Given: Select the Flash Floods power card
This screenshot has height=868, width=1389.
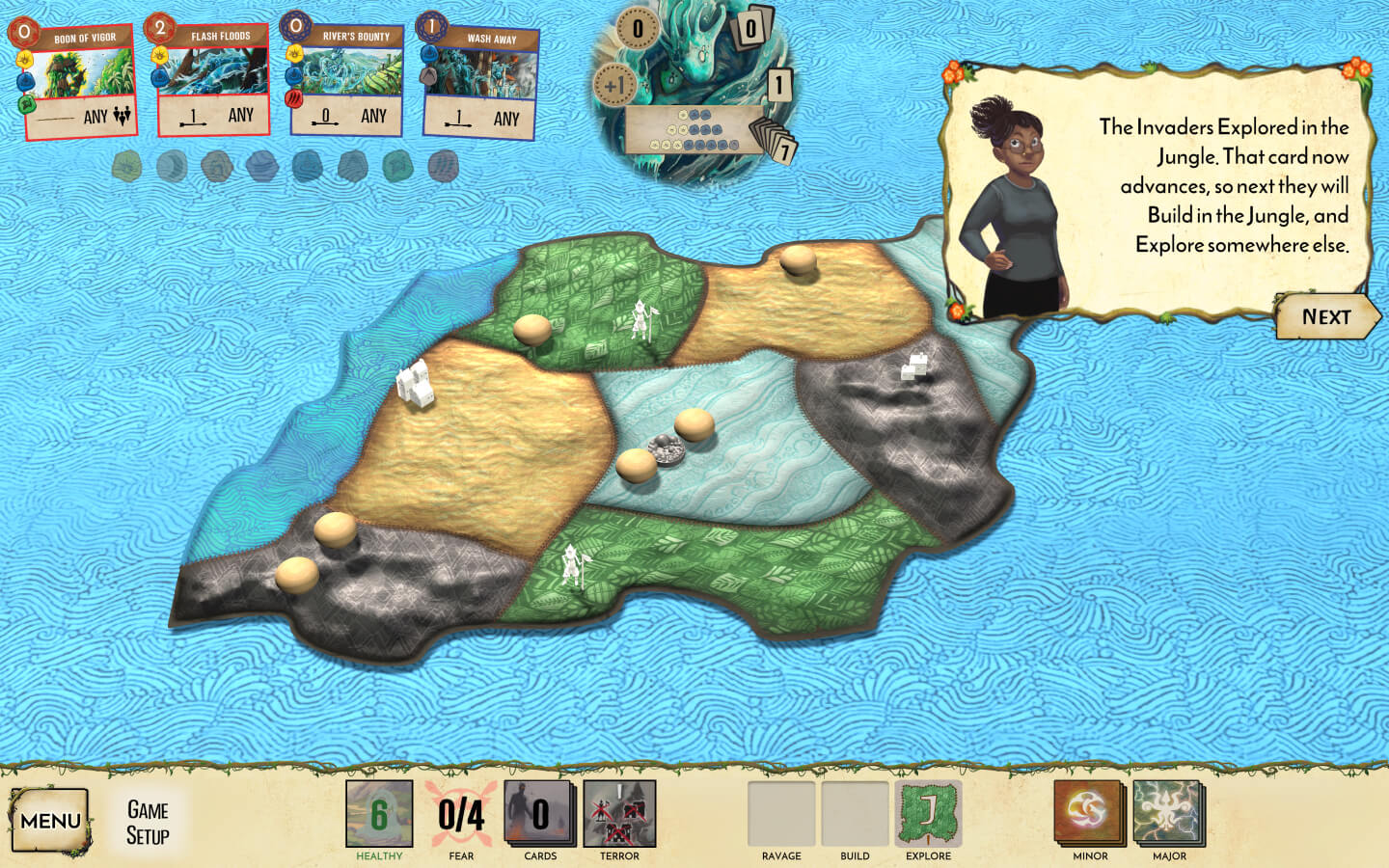Looking at the screenshot, I should coord(212,80).
